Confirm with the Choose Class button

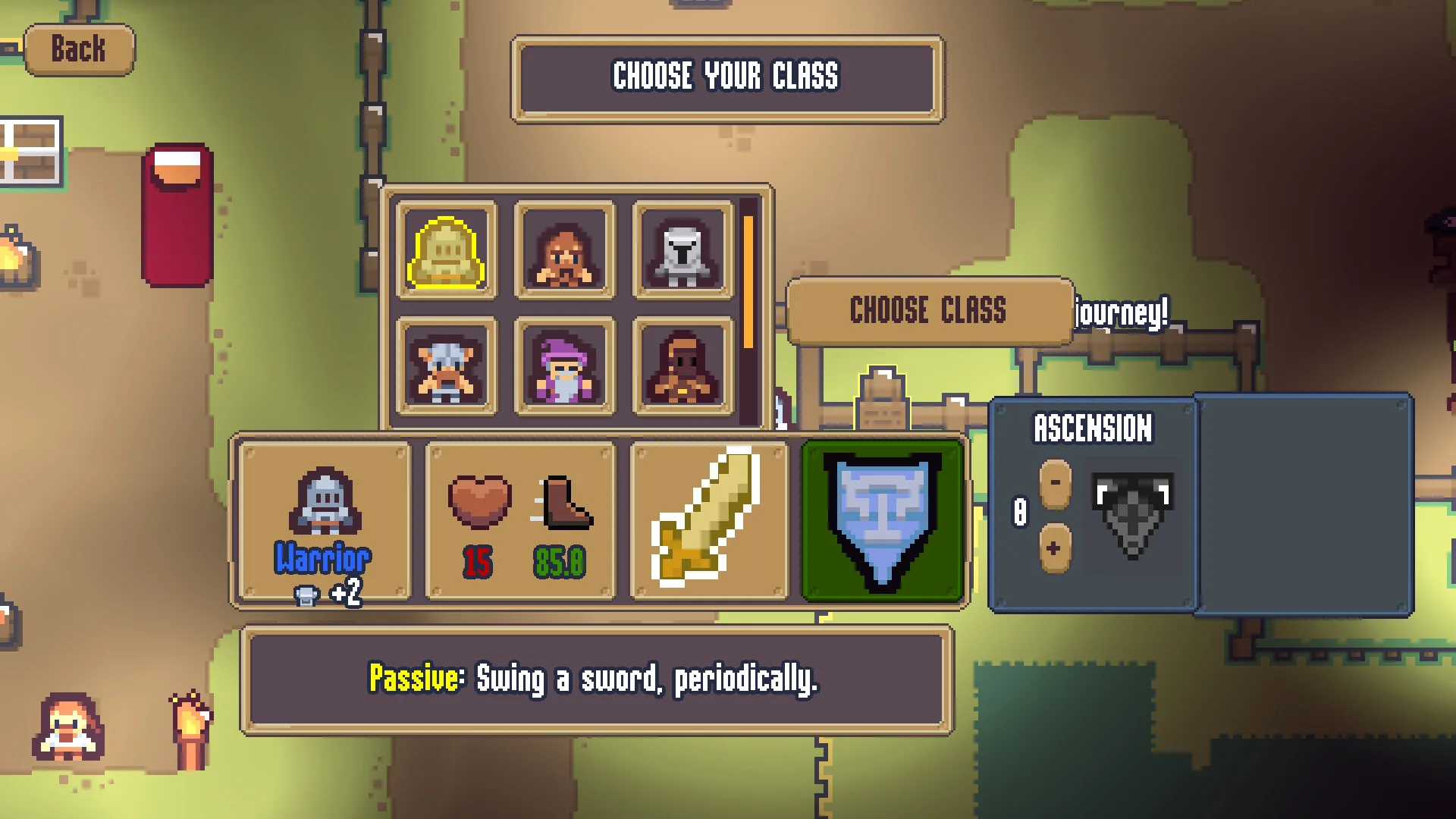coord(928,311)
